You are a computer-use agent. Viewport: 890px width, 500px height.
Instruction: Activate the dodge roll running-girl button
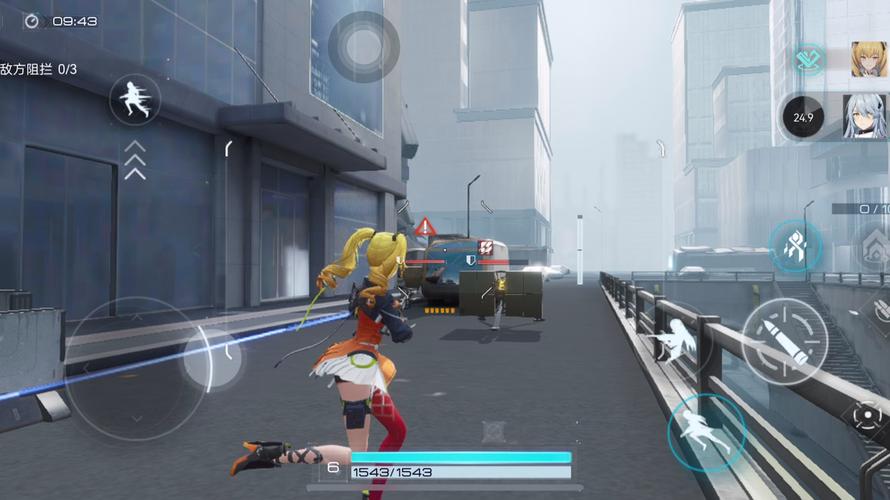(705, 432)
